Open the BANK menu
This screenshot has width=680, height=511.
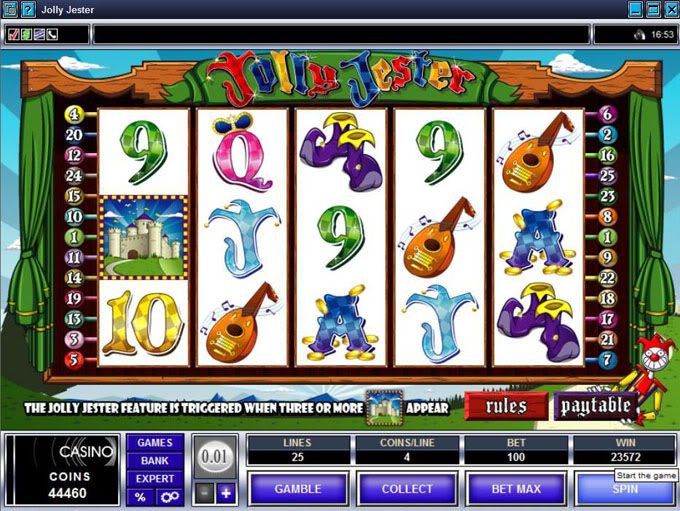coord(154,461)
